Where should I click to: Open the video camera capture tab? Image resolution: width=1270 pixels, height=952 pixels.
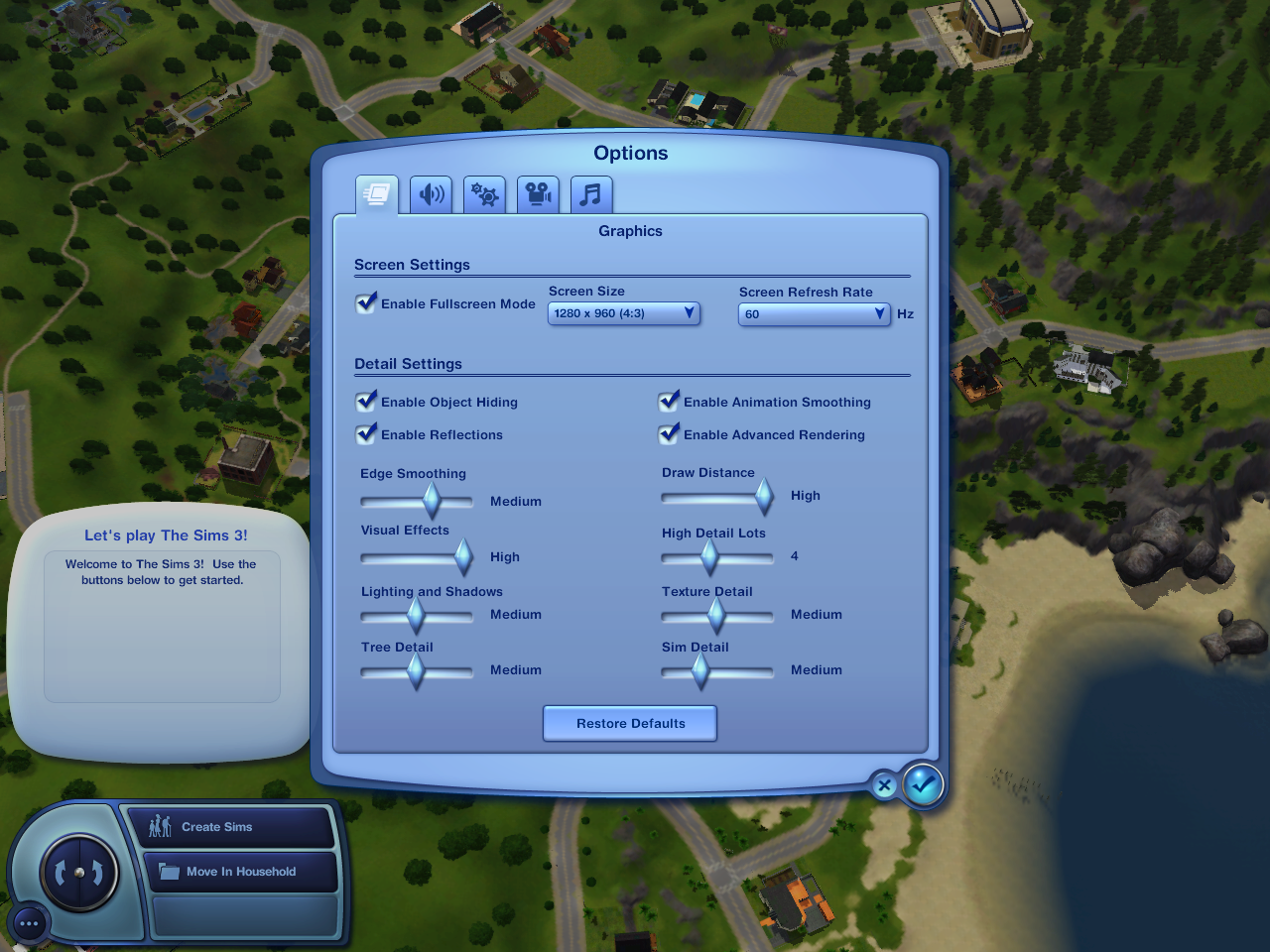538,194
